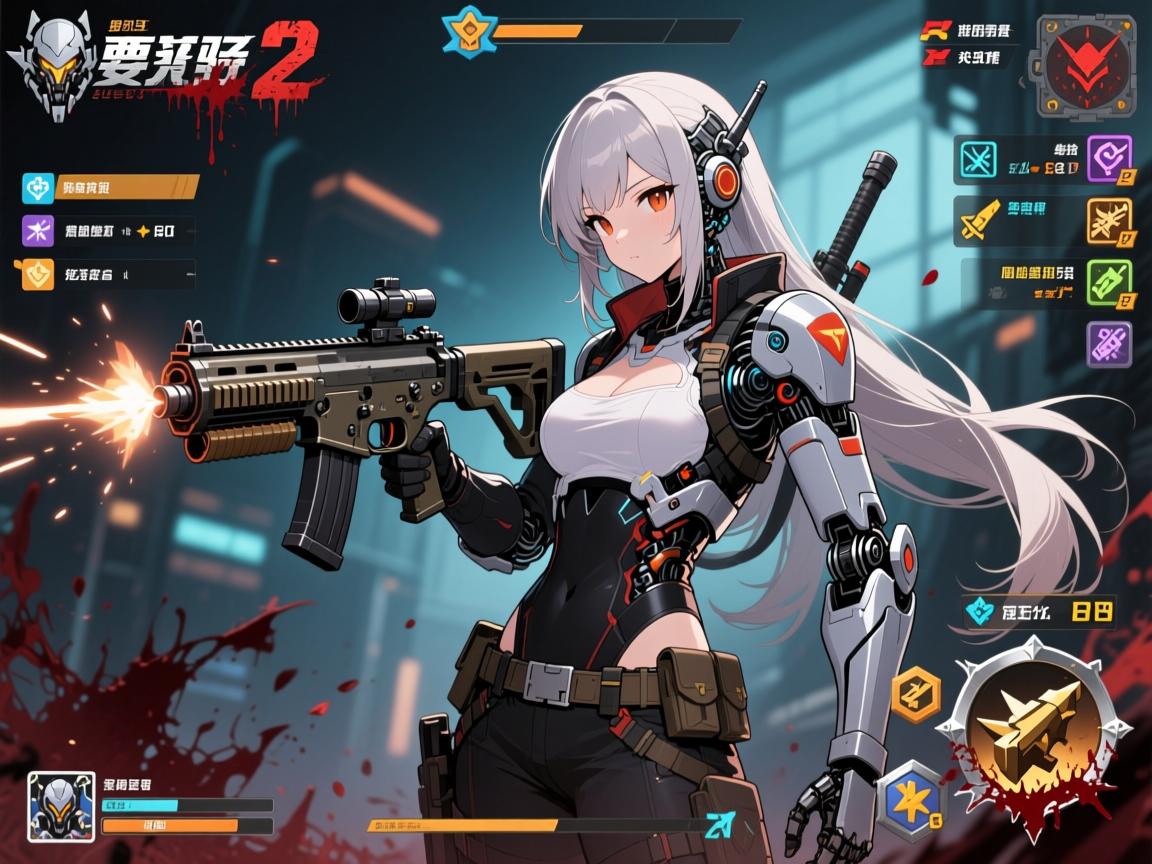Click the star rank badge at top

tap(465, 30)
